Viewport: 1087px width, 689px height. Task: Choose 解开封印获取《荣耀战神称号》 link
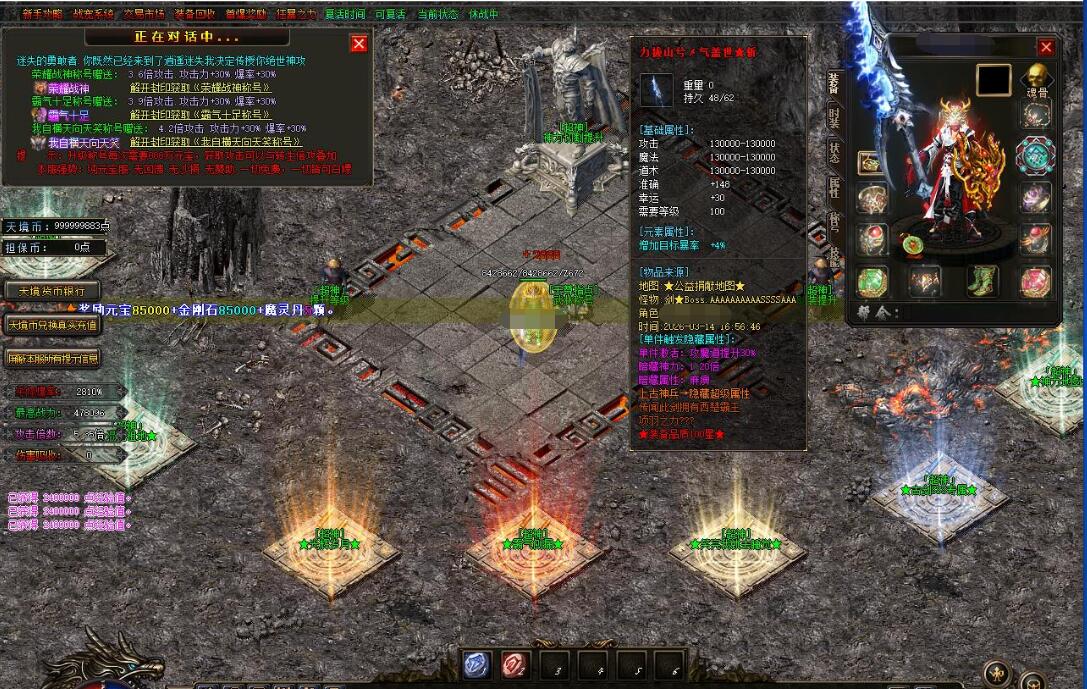click(202, 88)
